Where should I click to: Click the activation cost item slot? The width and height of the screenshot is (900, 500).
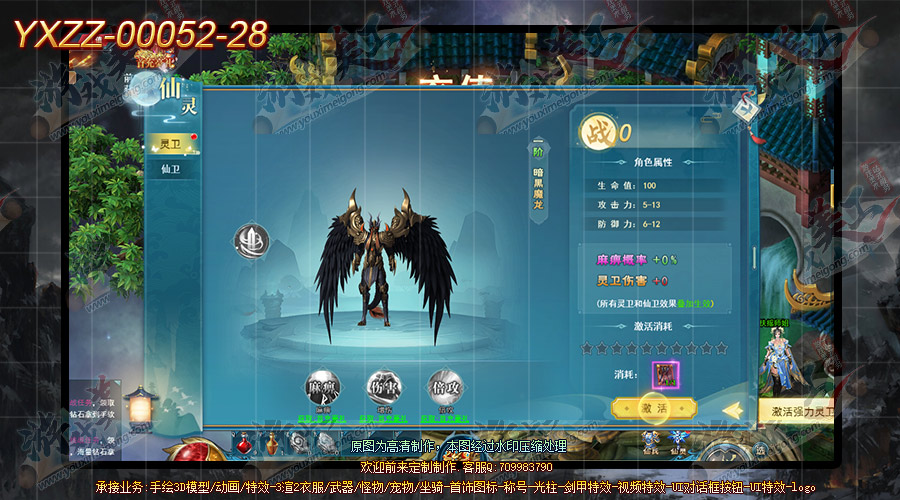point(665,375)
